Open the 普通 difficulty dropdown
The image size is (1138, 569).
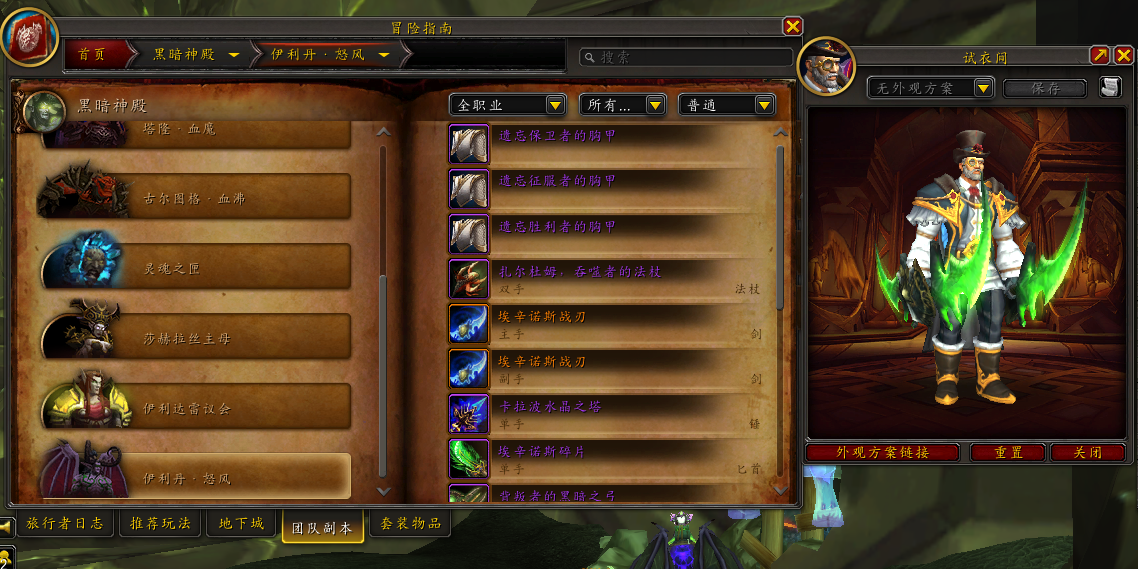[x=764, y=105]
